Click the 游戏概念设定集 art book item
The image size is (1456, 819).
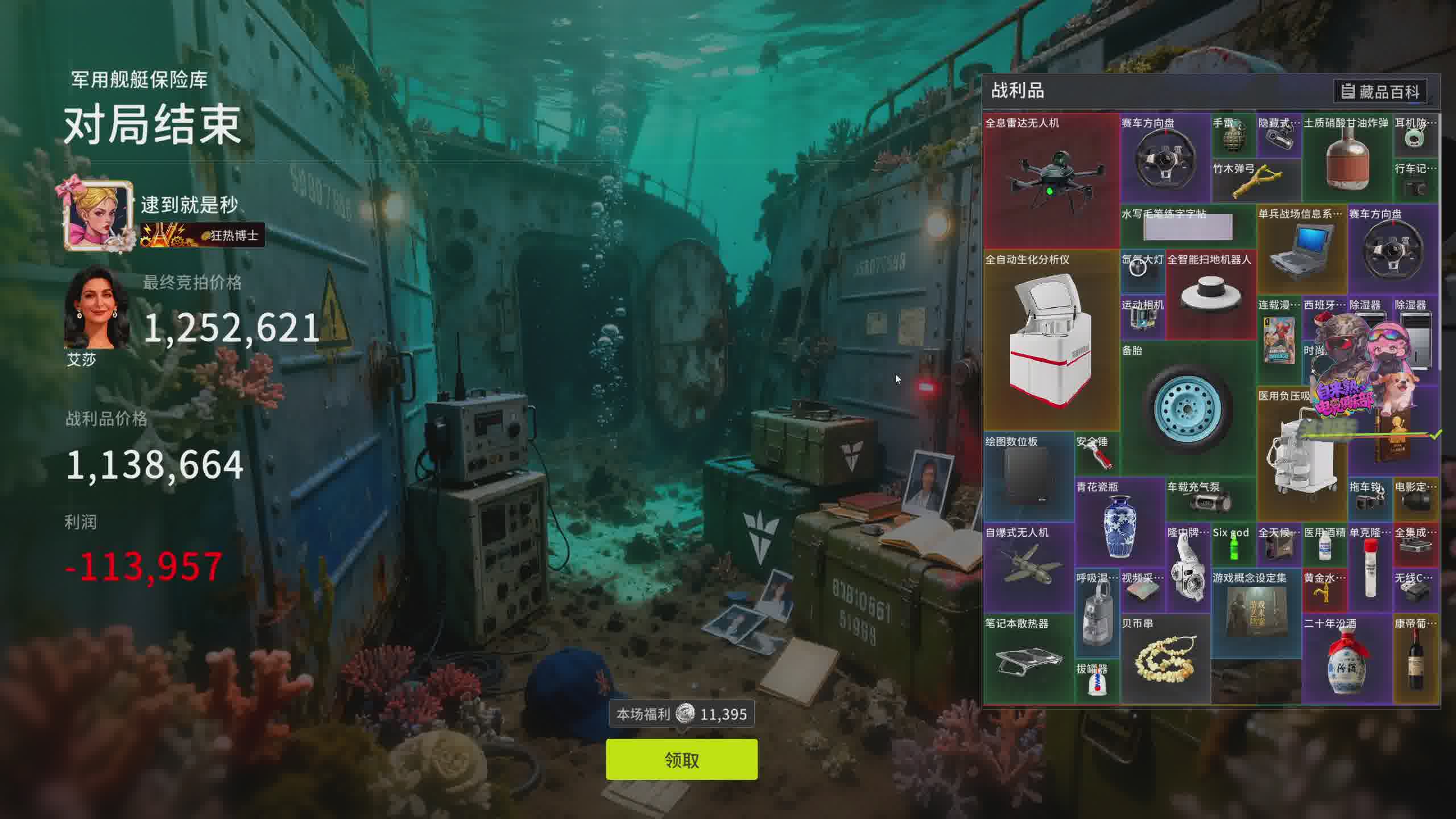pos(1256,613)
